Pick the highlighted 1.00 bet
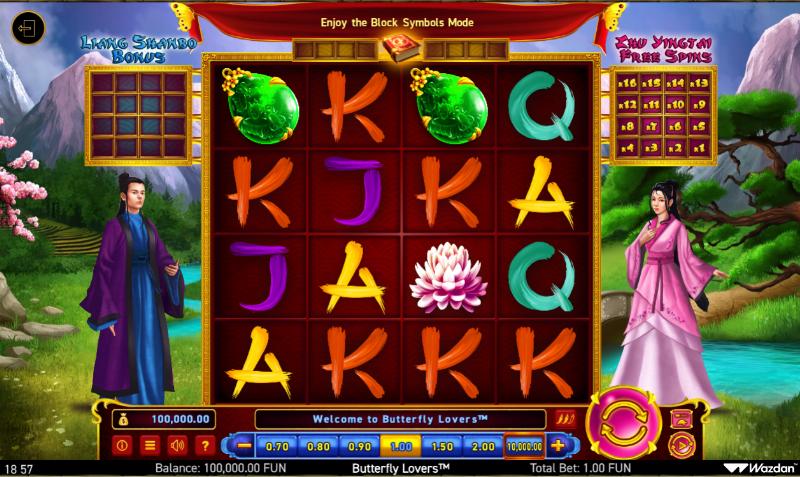The width and height of the screenshot is (800, 477). coord(399,446)
